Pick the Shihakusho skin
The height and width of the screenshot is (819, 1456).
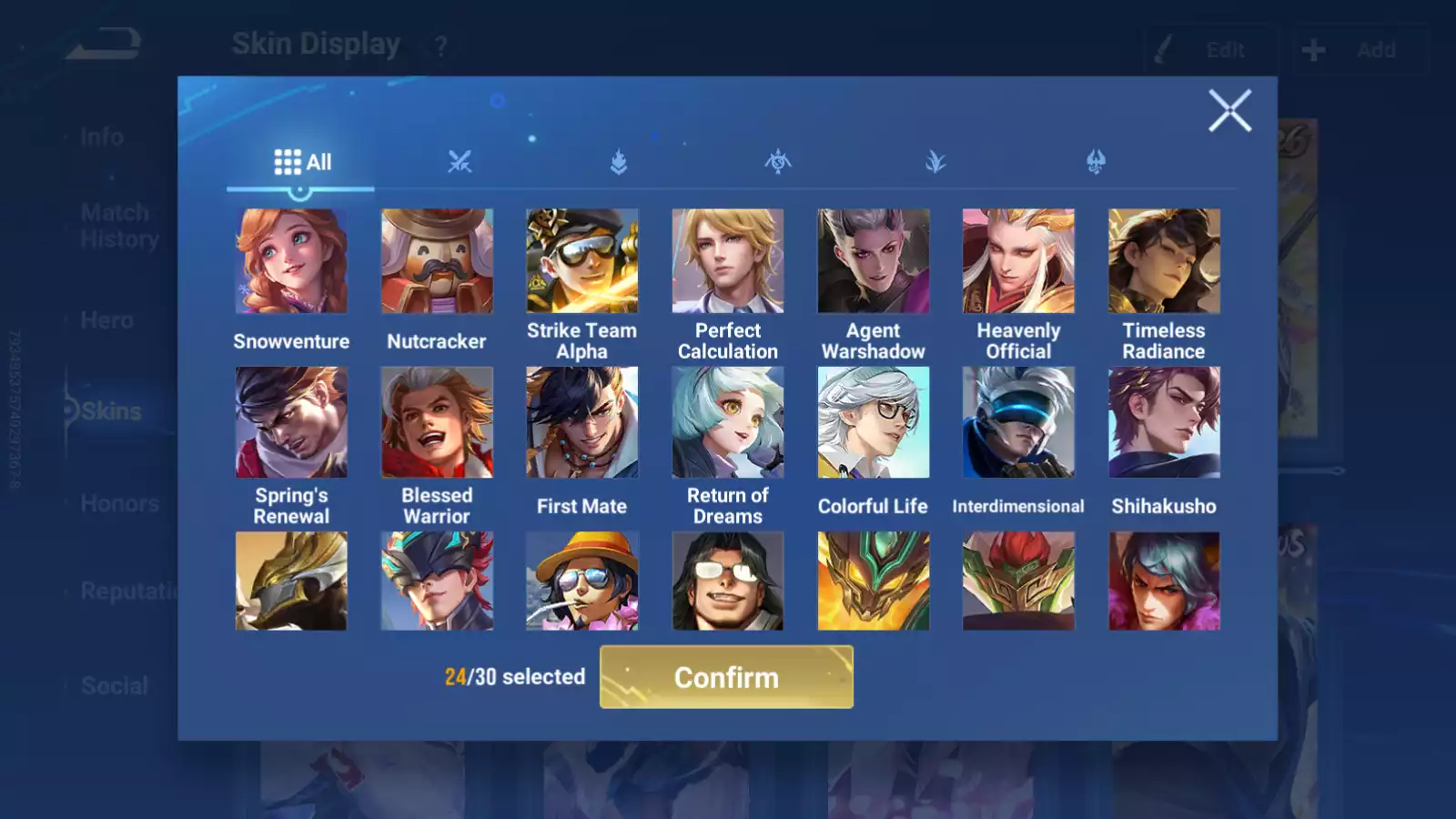click(1164, 422)
